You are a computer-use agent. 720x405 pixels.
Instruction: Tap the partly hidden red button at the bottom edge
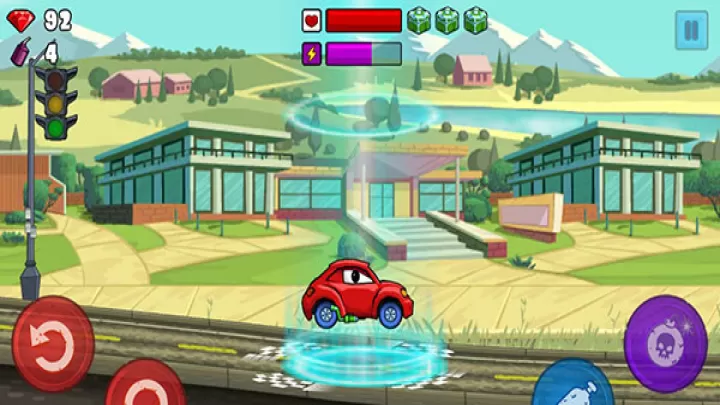tap(145, 385)
